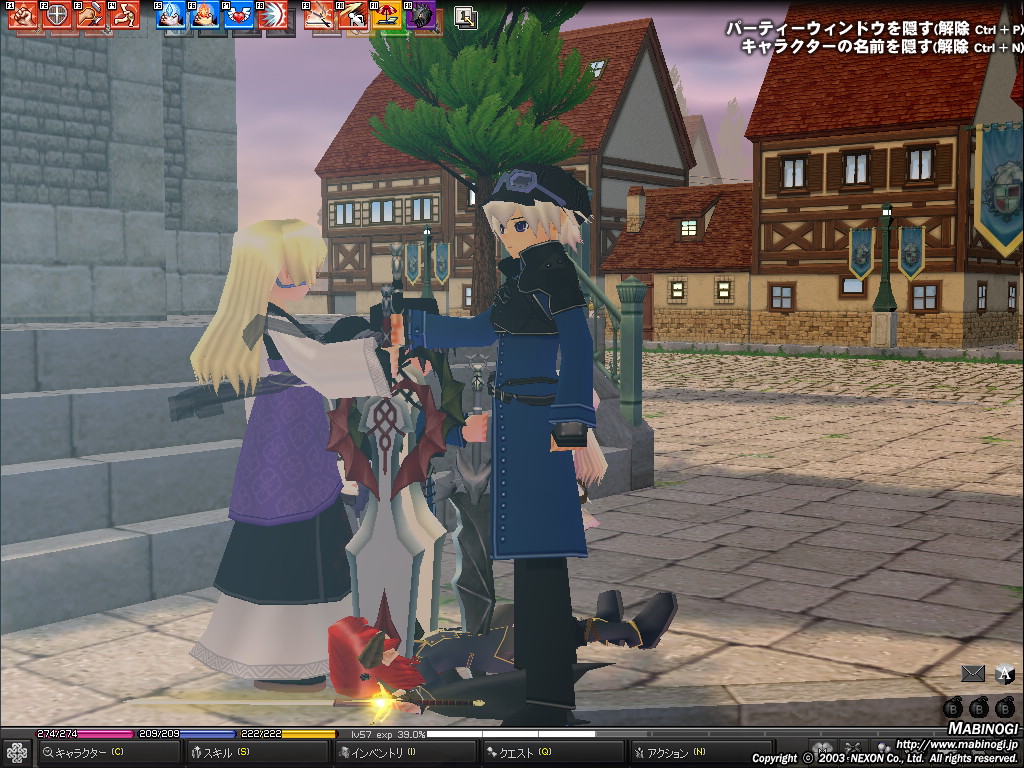Switch the hotbar page number icon

click(x=465, y=16)
